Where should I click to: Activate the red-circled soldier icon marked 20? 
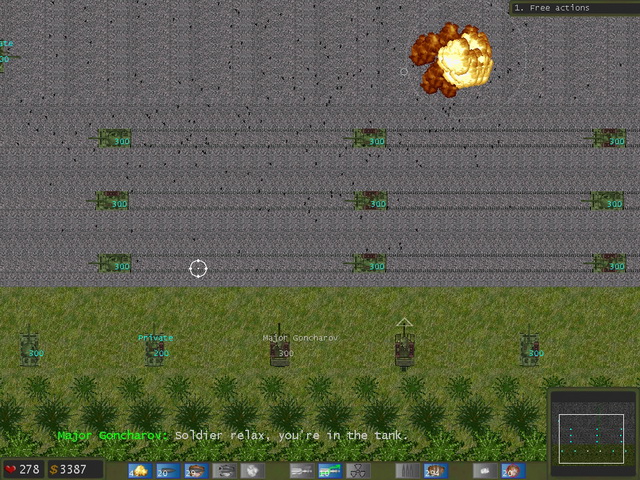tap(512, 471)
